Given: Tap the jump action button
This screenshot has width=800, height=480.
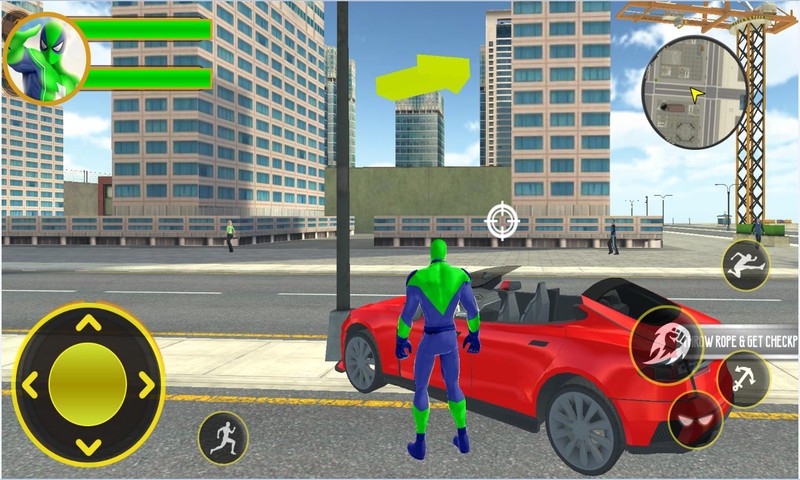Looking at the screenshot, I should coord(746,265).
